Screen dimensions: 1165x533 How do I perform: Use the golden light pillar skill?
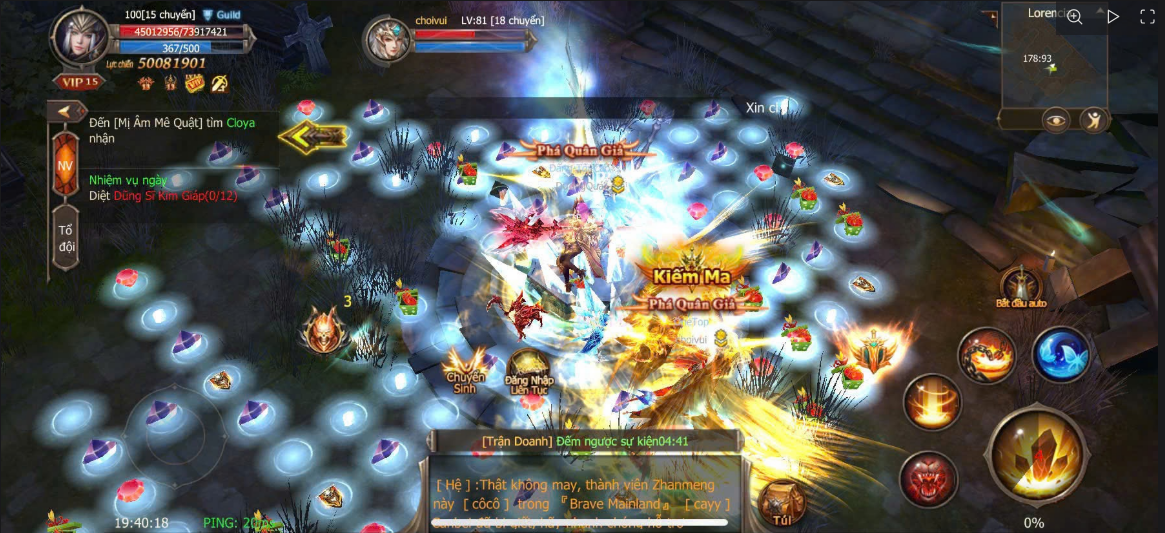pos(932,401)
